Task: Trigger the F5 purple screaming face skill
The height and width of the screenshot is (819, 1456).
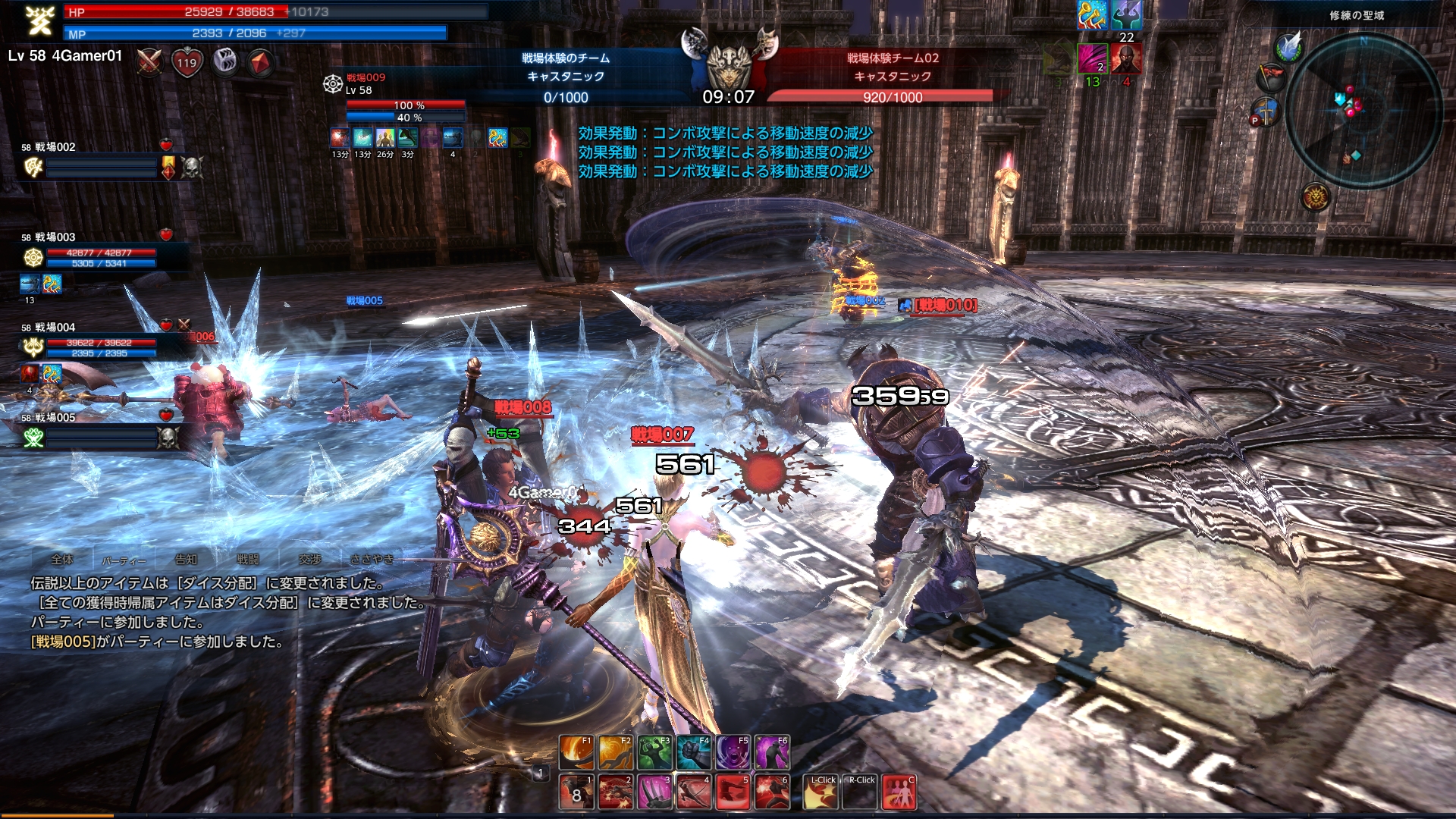Action: (733, 752)
